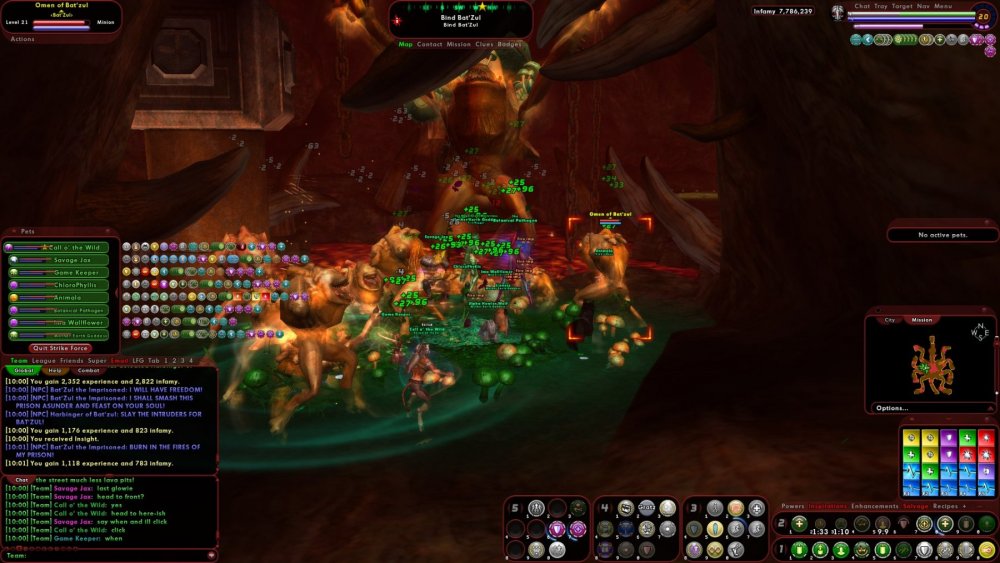Switch navigation panel to the Clues tab
The width and height of the screenshot is (1000, 563).
point(485,44)
